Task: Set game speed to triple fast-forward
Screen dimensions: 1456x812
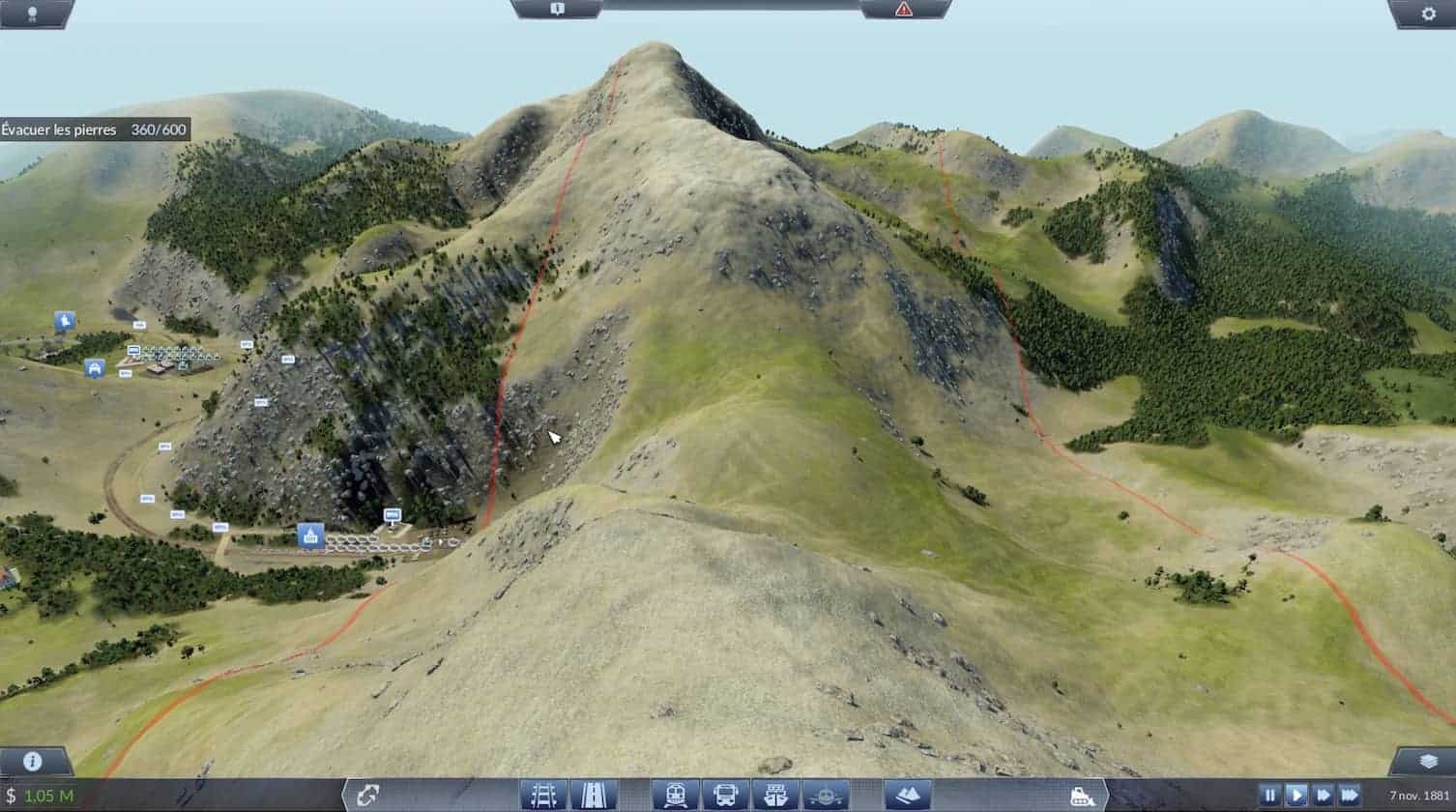Action: 1350,796
